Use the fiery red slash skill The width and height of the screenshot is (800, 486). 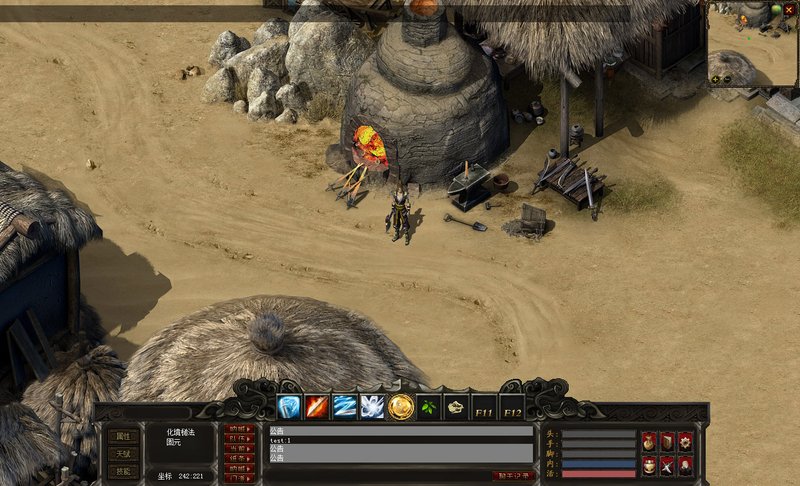(x=318, y=407)
